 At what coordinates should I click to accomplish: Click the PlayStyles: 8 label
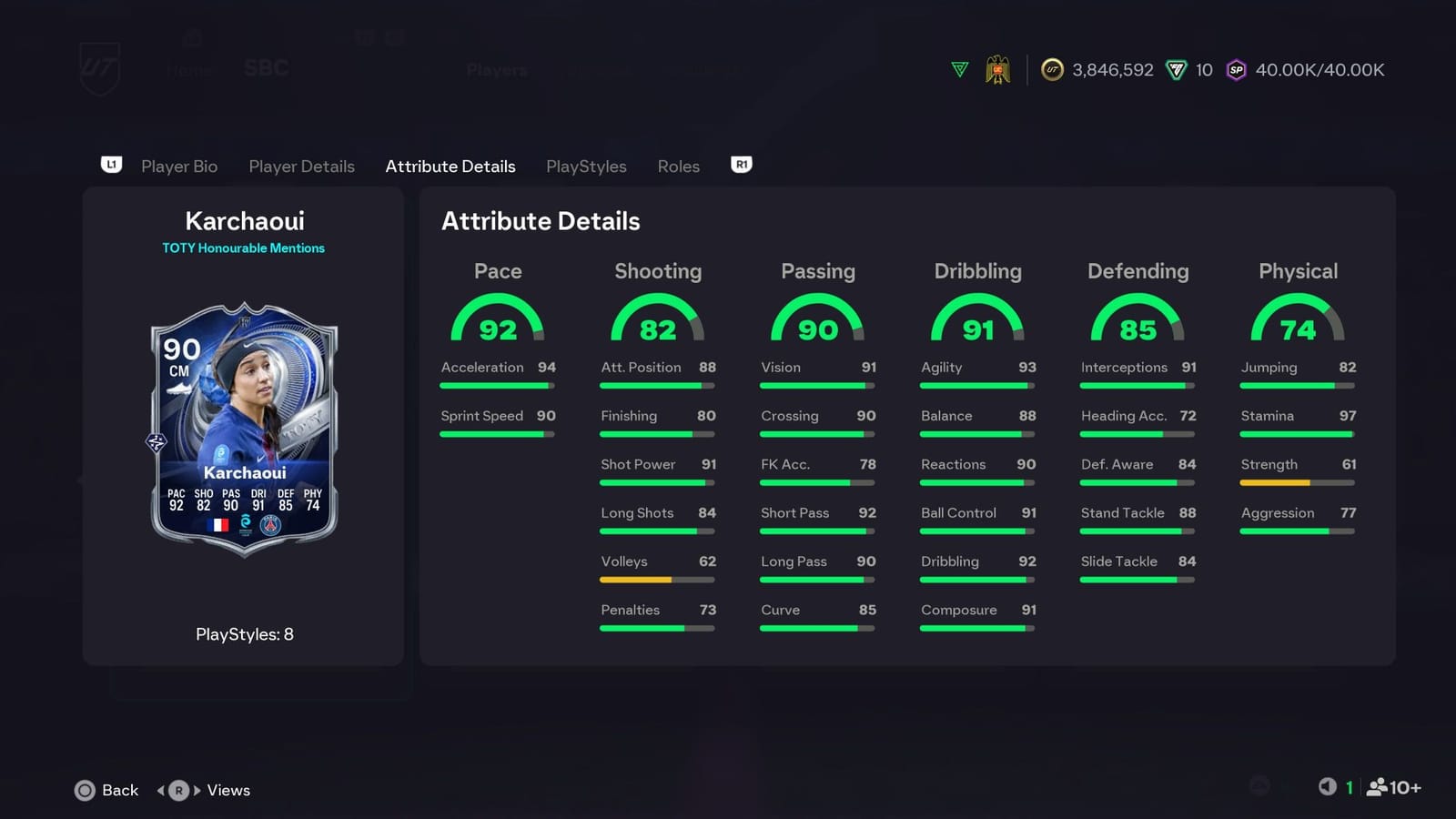[x=244, y=634]
